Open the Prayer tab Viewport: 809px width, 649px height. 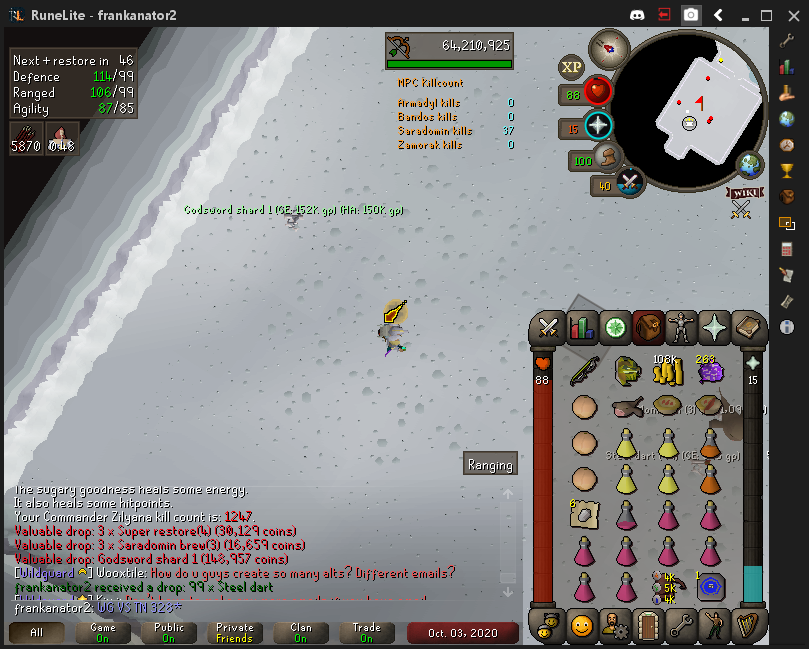[713, 327]
